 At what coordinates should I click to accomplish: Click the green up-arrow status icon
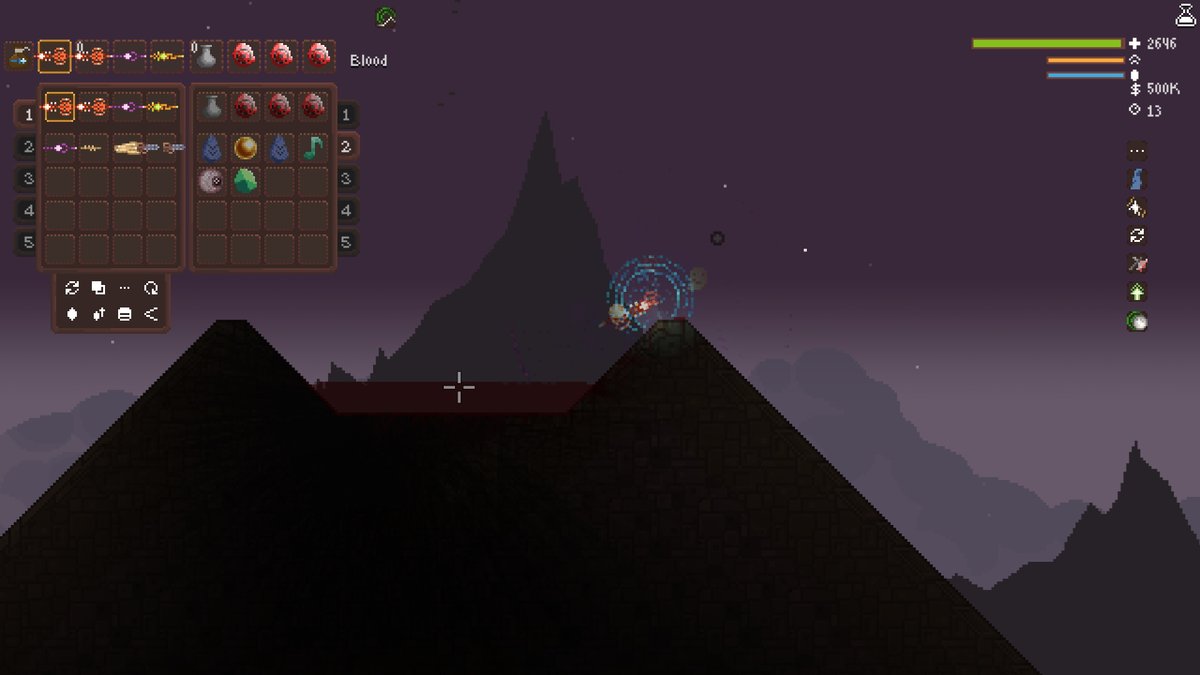(x=1136, y=293)
